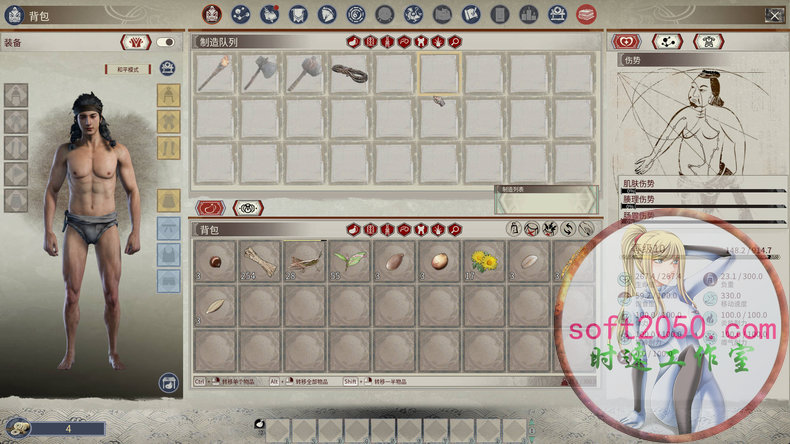Select the torch in the crafting queue
Viewport: 790px width, 444px height.
pyautogui.click(x=215, y=74)
